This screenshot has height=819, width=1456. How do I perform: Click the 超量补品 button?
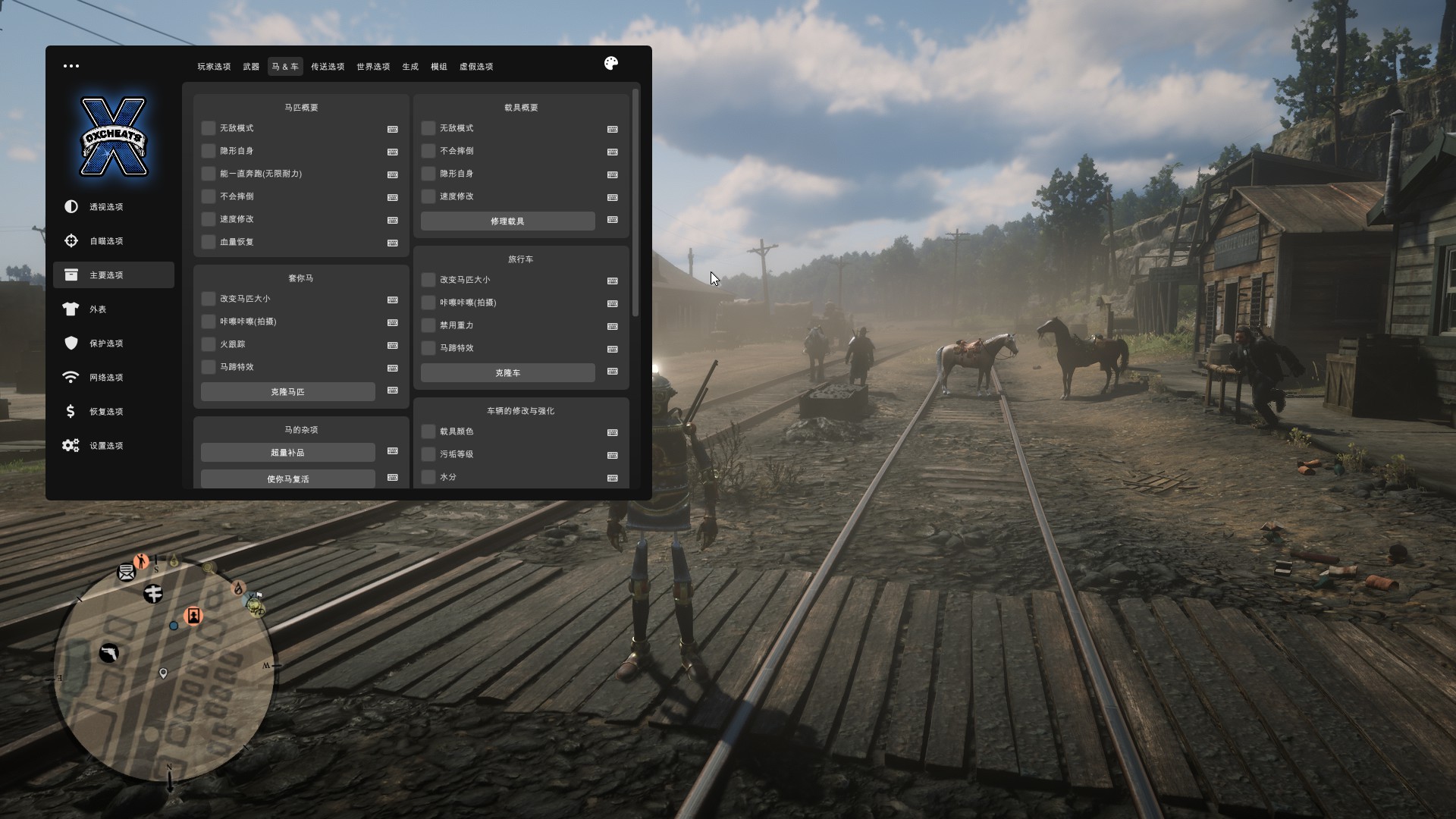pos(287,453)
